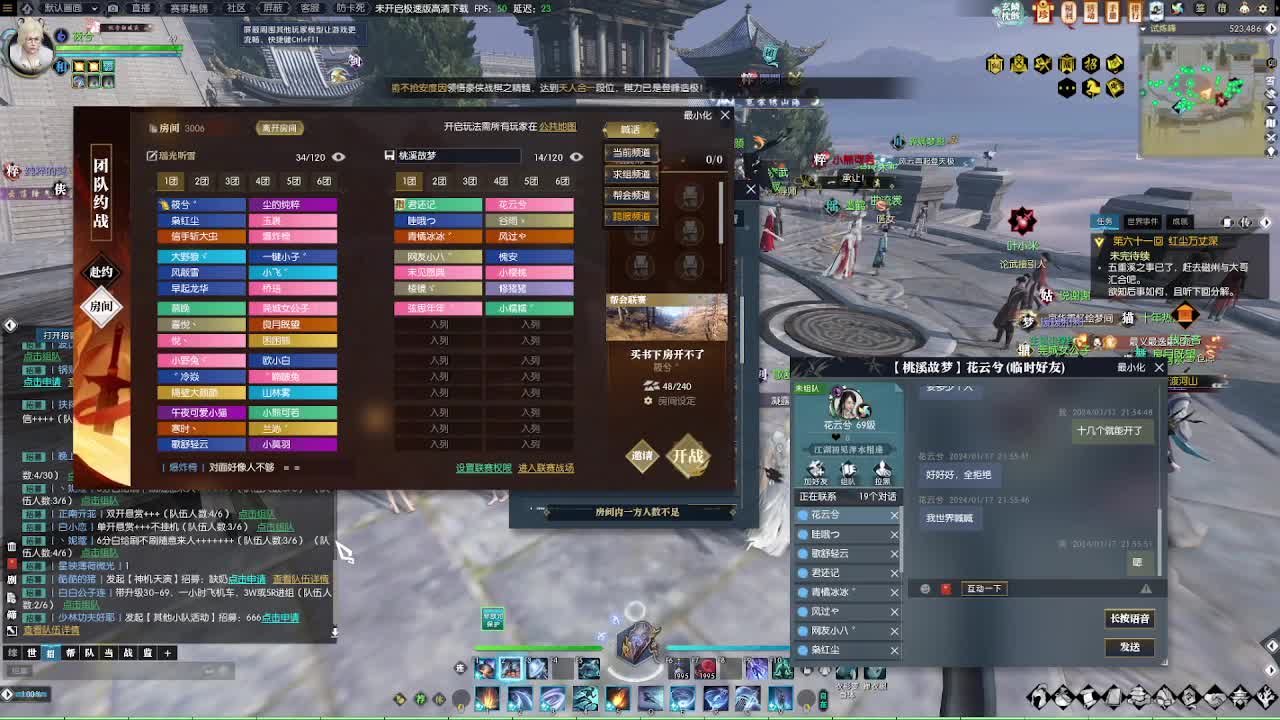The width and height of the screenshot is (1280, 720).
Task: Toggle the eye icon next to 14/120 roster count
Action: (x=576, y=157)
